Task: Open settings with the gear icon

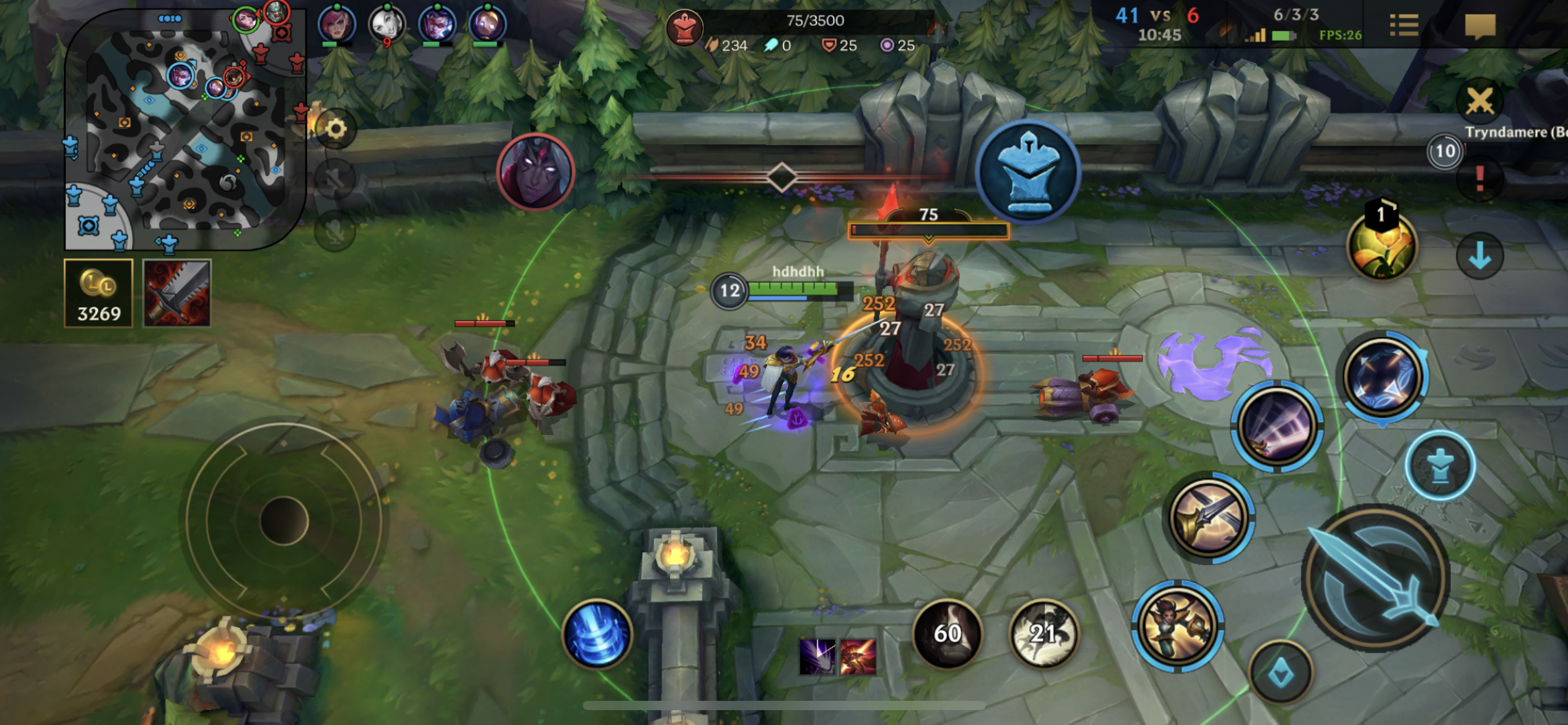Action: [x=336, y=129]
